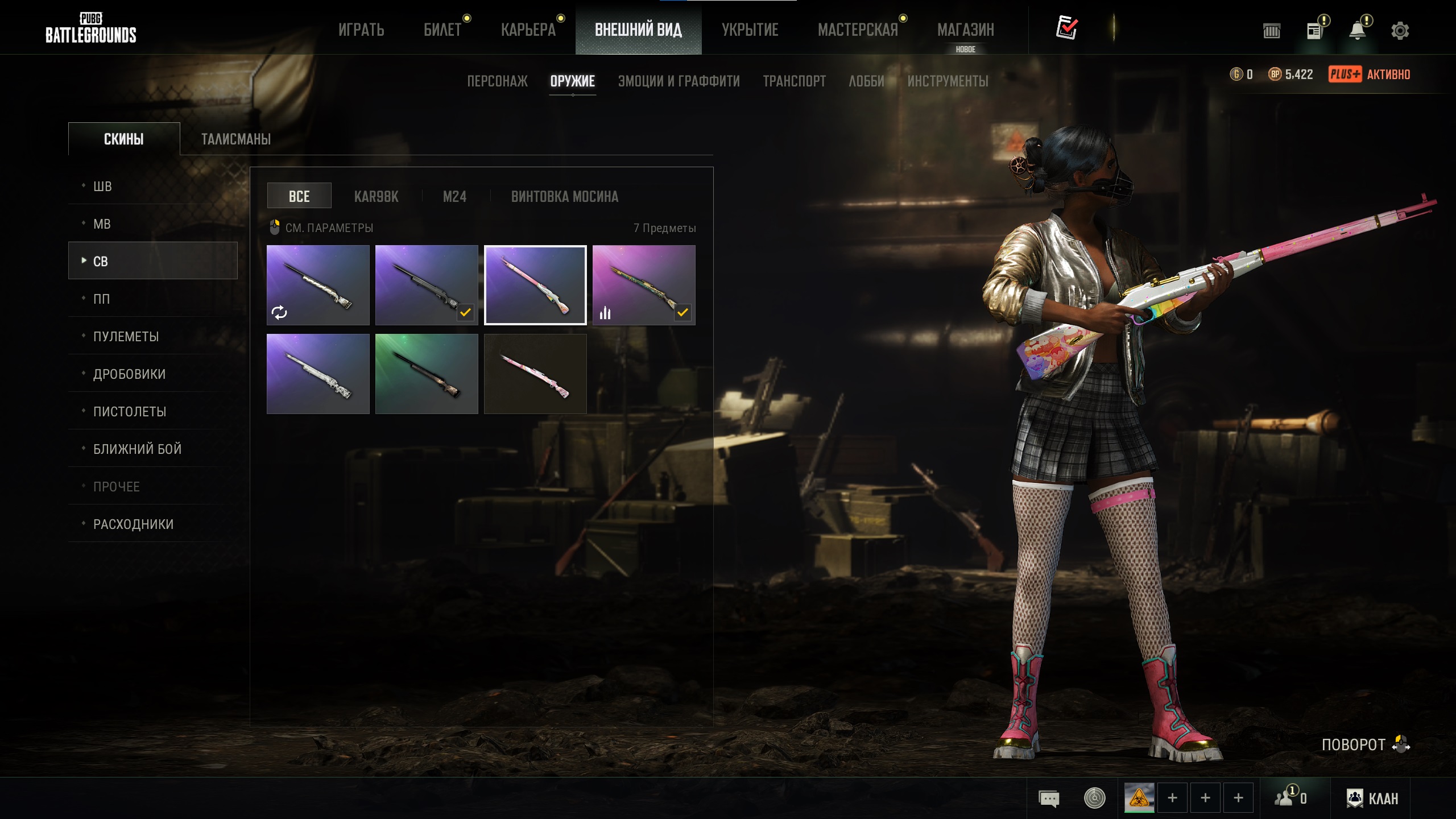Open the ИГРАТЬ main menu
Screen dimensions: 1456x819
pos(361,30)
